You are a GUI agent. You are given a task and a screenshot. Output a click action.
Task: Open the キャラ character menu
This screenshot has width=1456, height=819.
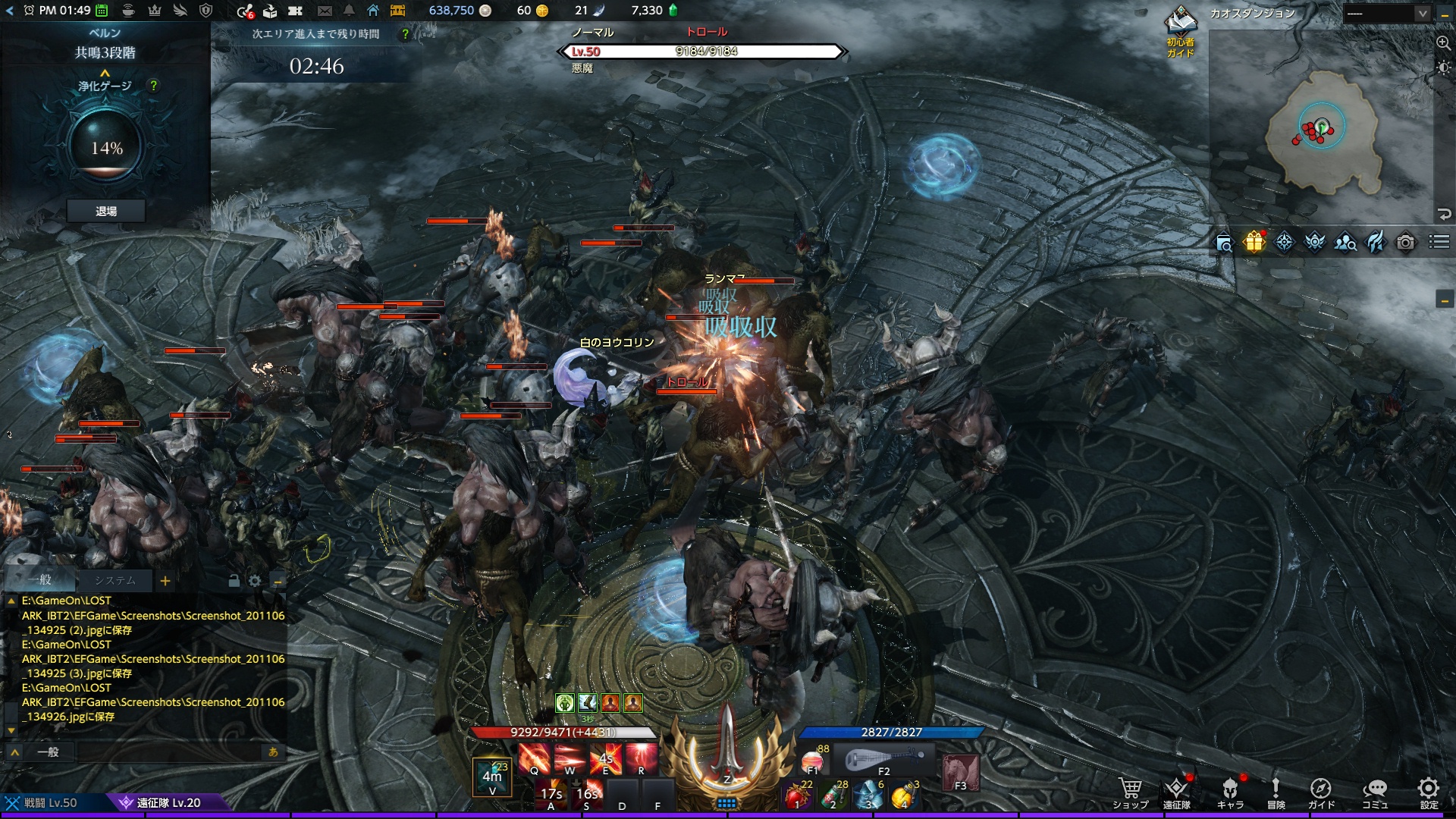(x=1229, y=792)
